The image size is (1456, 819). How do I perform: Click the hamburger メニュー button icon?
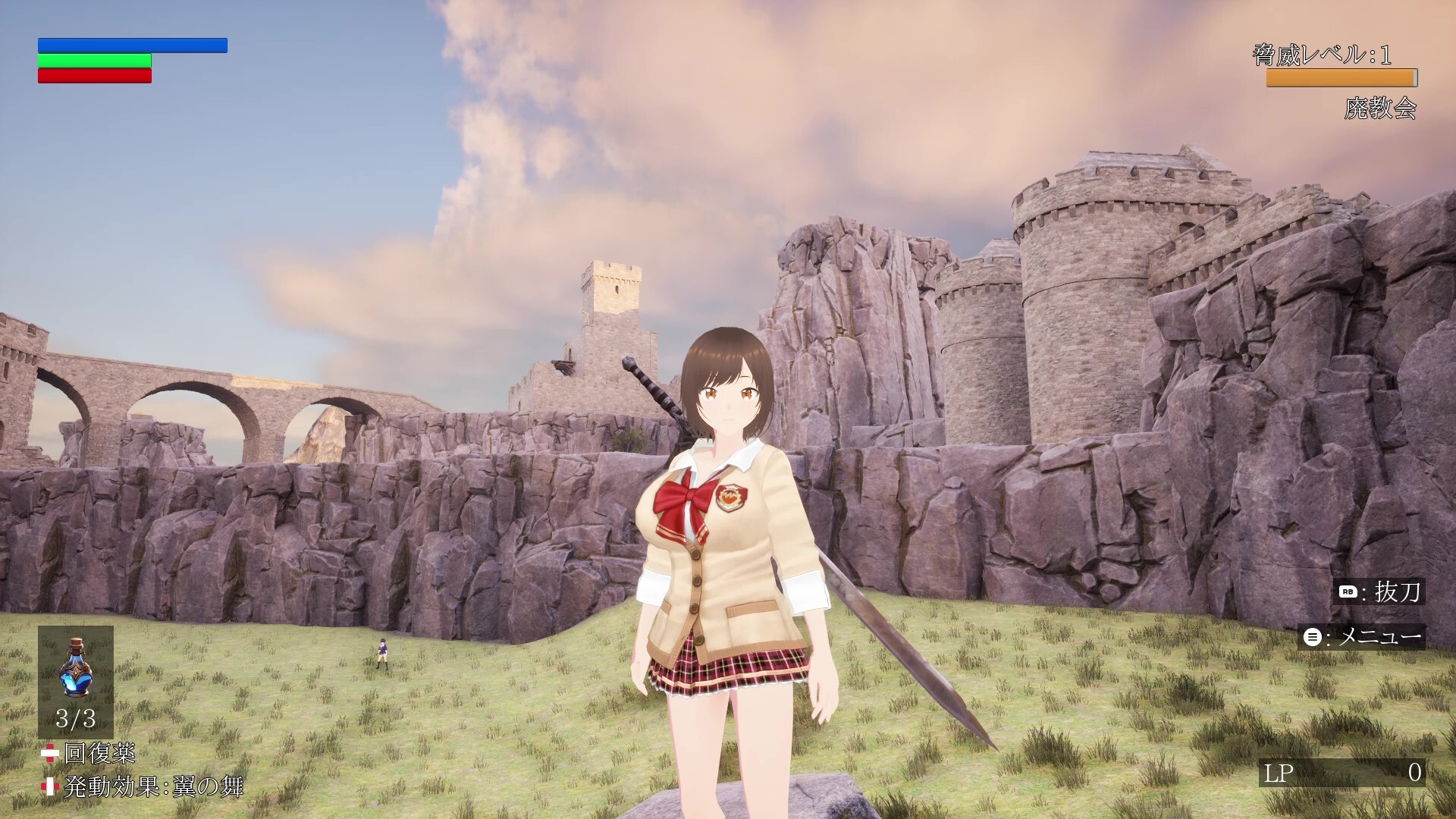click(1311, 637)
